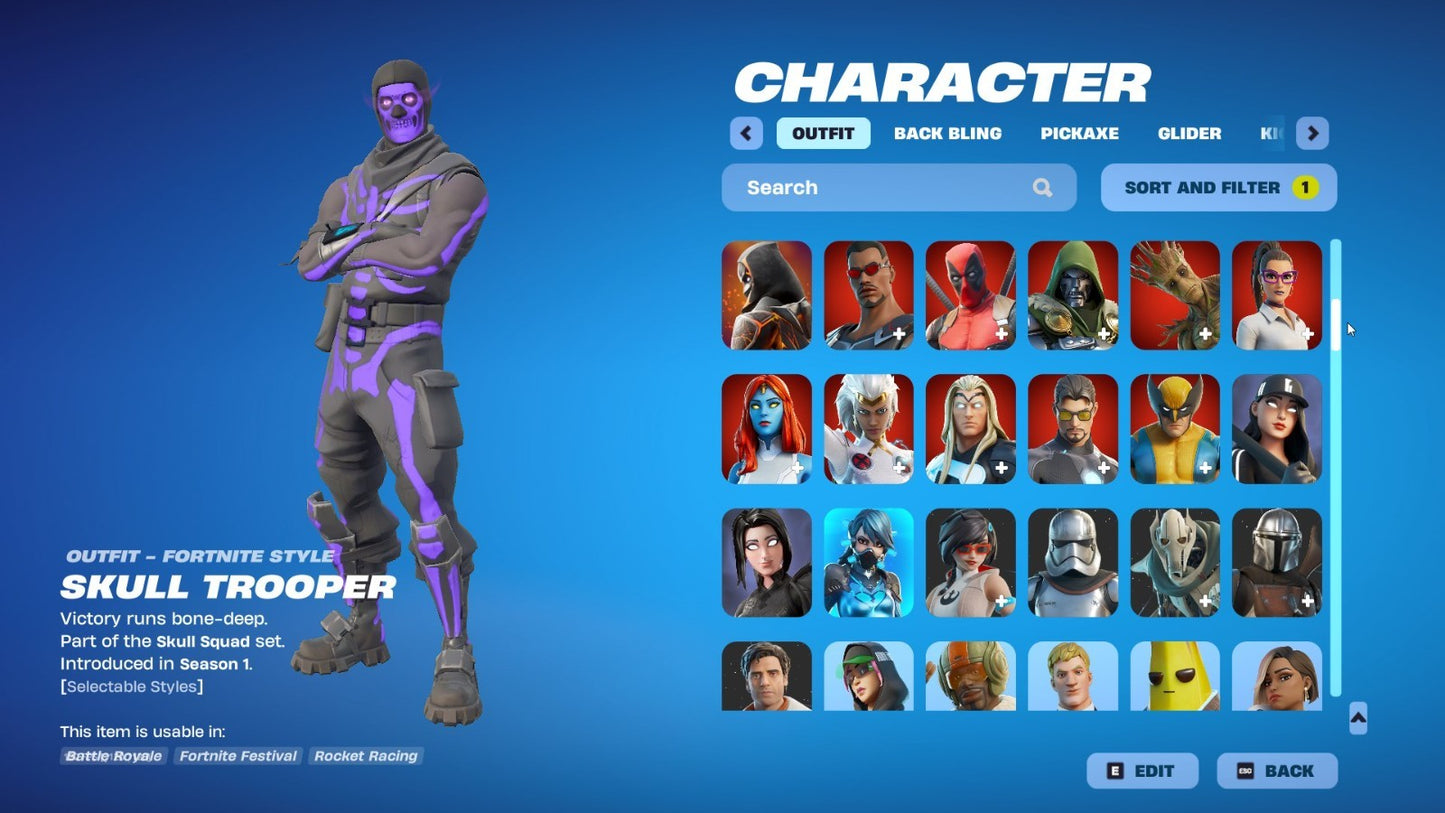Select the Mandalorian outfit
The image size is (1445, 813).
1276,561
